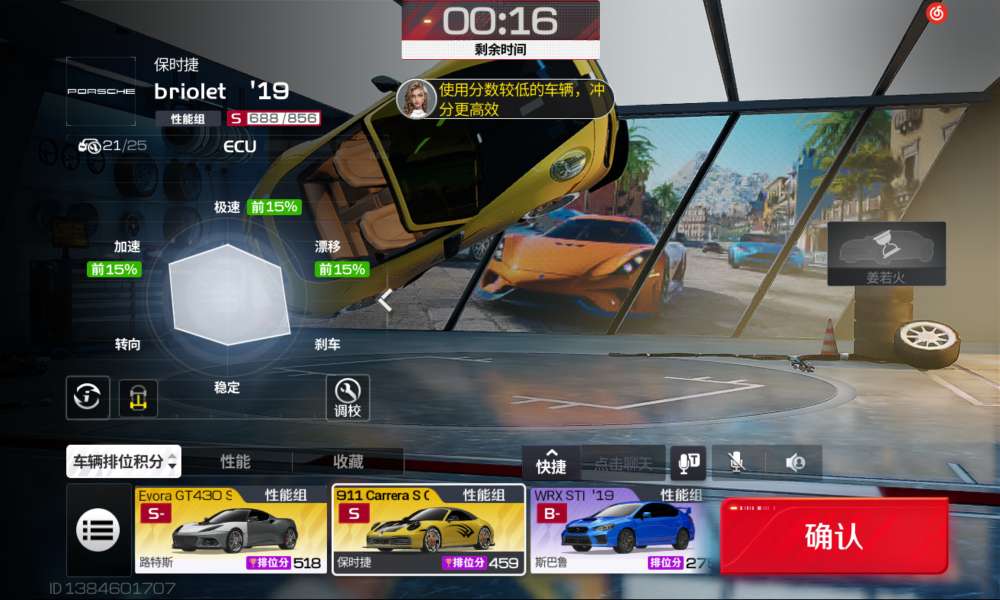Toggle the muted microphone icon
The width and height of the screenshot is (1000, 600).
(736, 462)
